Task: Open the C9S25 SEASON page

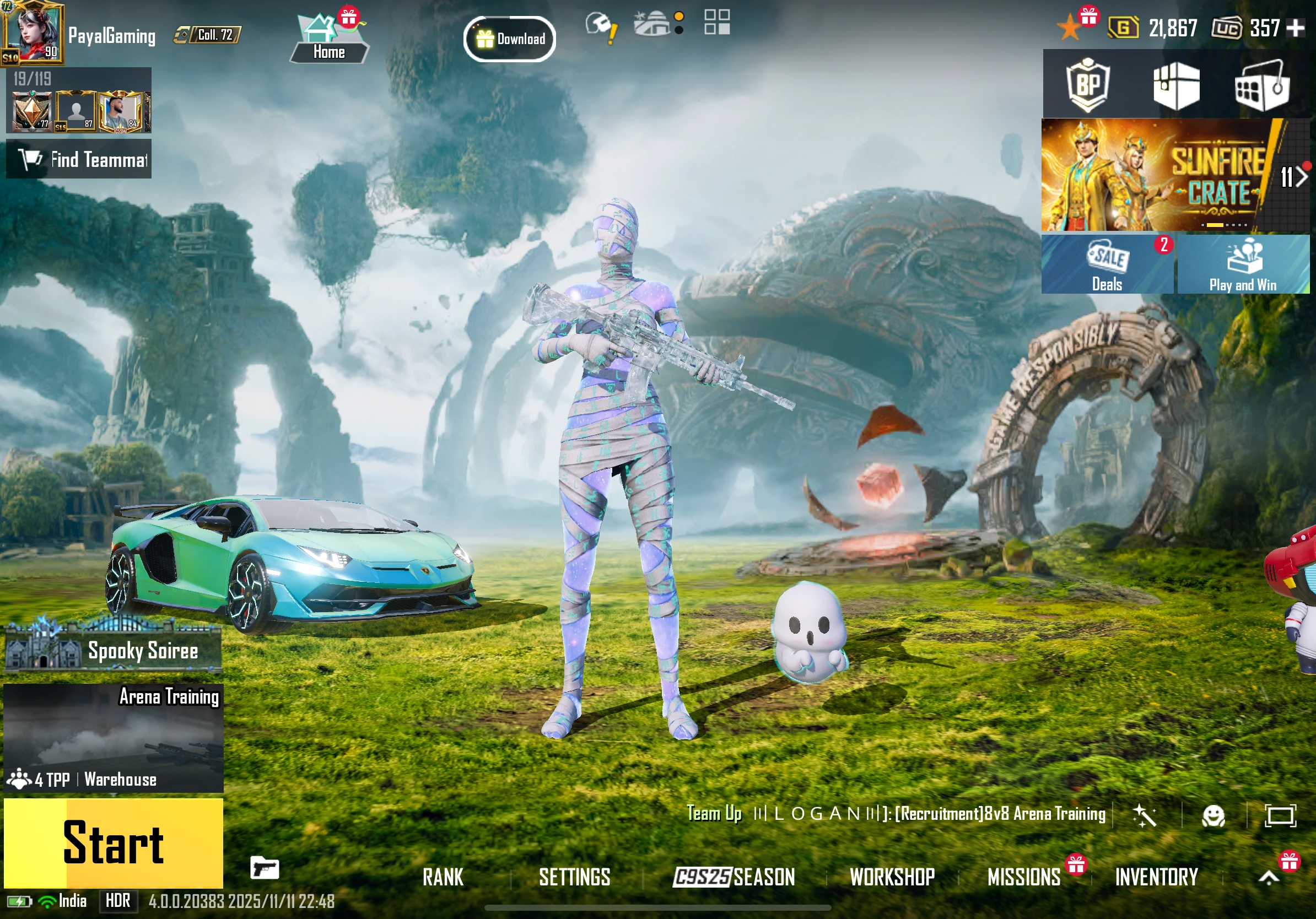Action: click(734, 877)
